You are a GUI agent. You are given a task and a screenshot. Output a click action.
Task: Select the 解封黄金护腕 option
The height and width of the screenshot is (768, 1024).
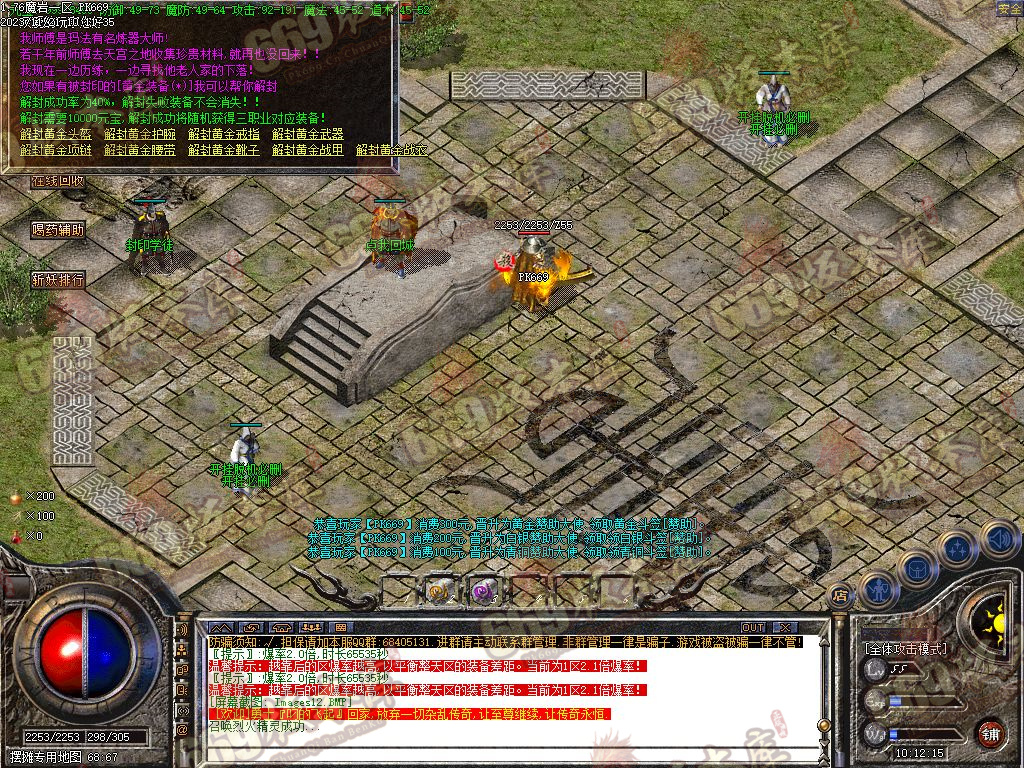click(140, 134)
